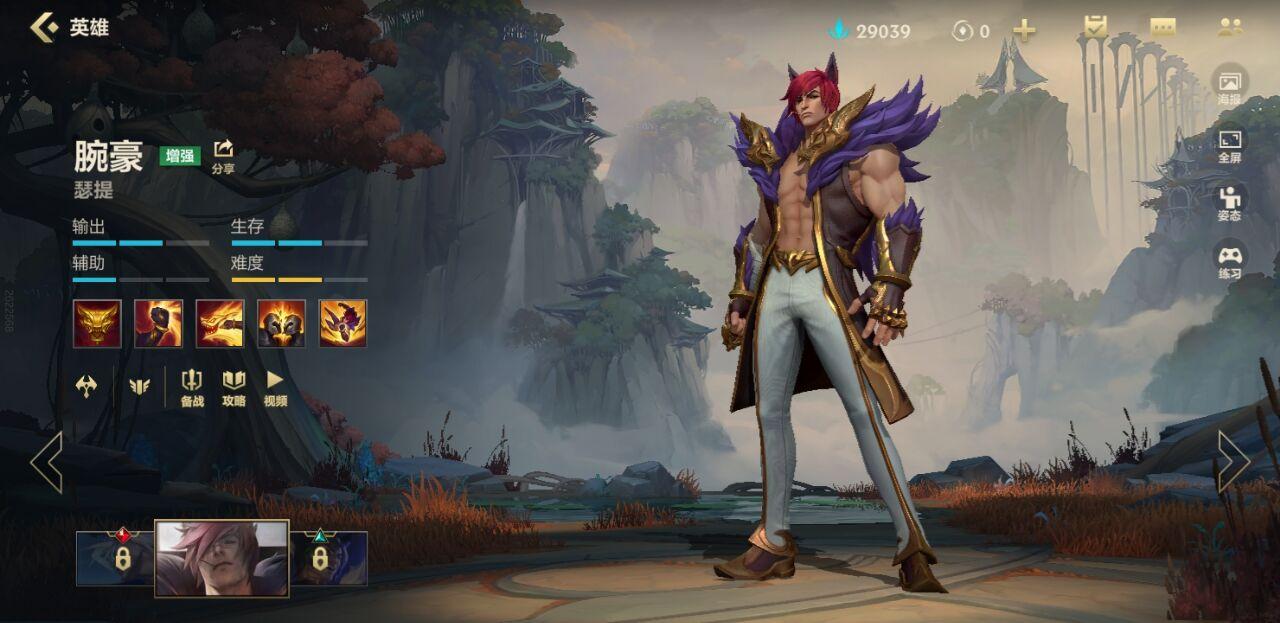This screenshot has width=1280, height=623.
Task: Select the locked skin with red gem
Action: (115, 557)
